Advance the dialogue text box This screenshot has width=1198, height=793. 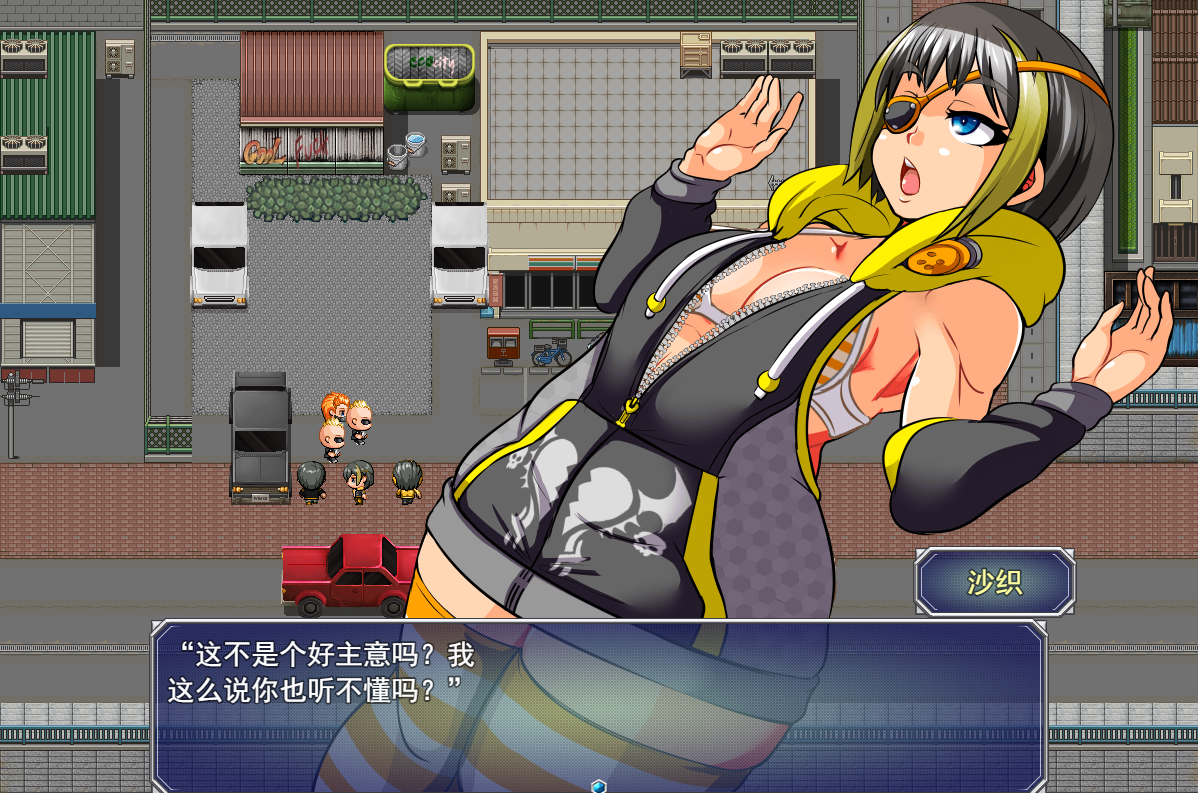598,700
